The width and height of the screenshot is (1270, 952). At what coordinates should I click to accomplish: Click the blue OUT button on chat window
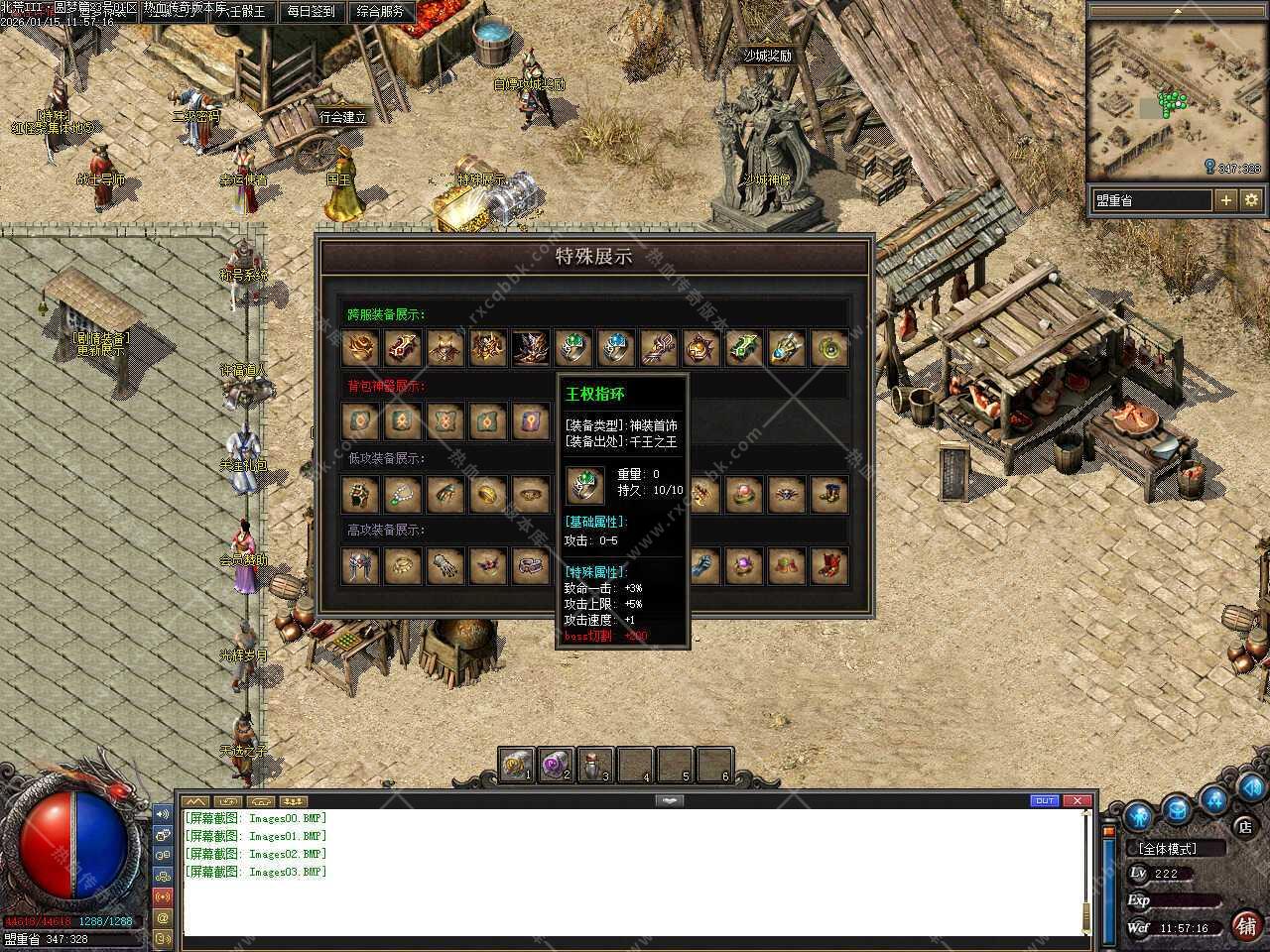pyautogui.click(x=1045, y=800)
